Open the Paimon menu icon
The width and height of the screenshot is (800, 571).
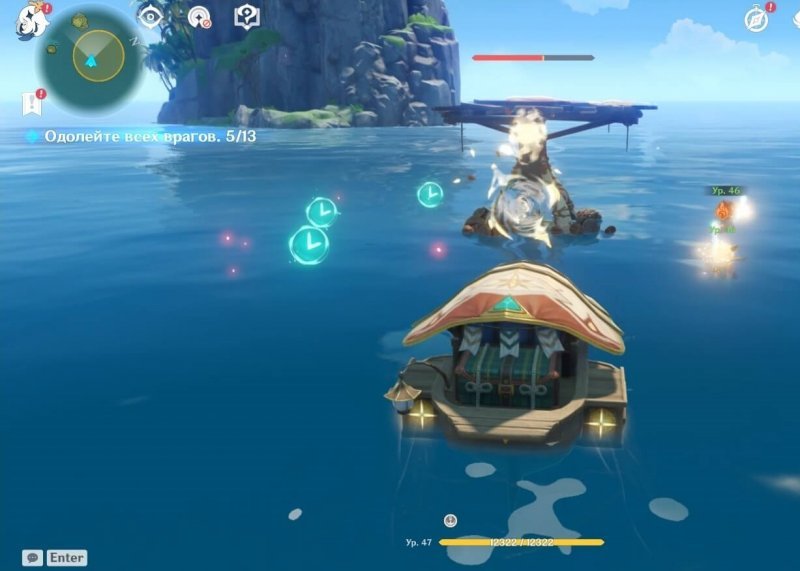click(x=30, y=19)
